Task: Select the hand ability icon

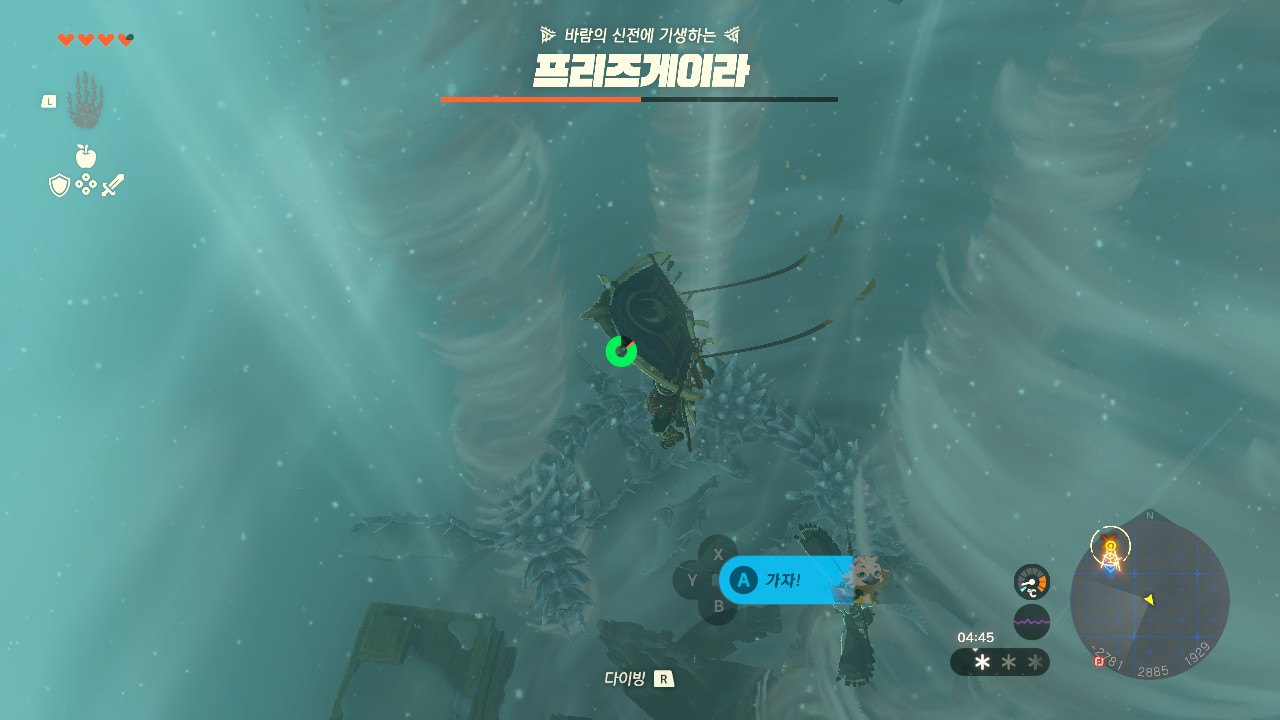Action: 85,101
